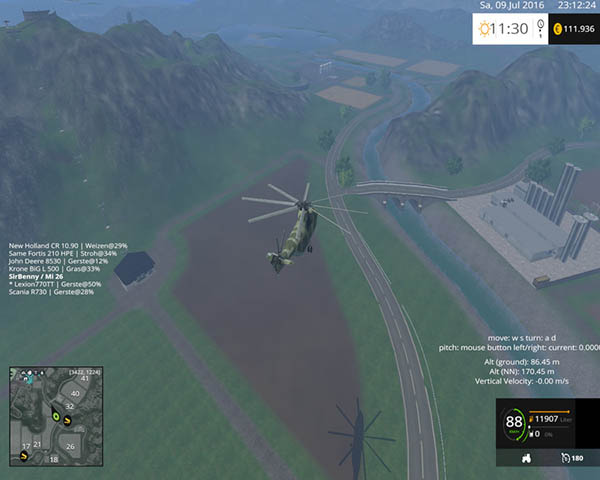This screenshot has width=600, height=480.
Task: Click the time scale clock icon
Action: click(x=489, y=29)
